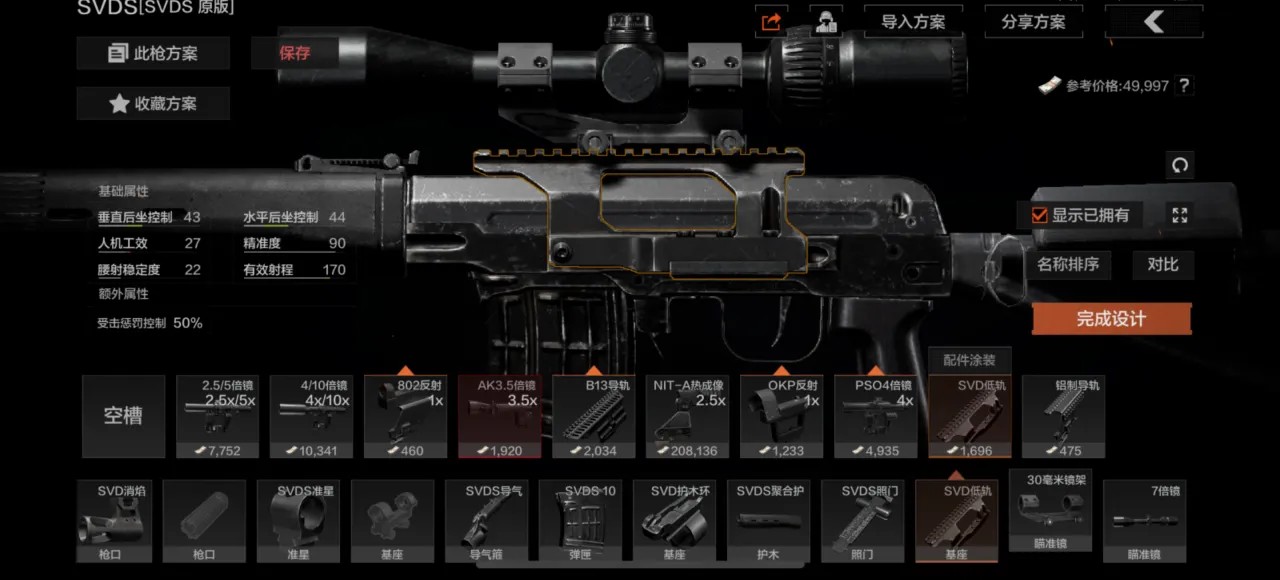Pick the NIT-A热成像 thermal sight
The image size is (1280, 580).
687,416
